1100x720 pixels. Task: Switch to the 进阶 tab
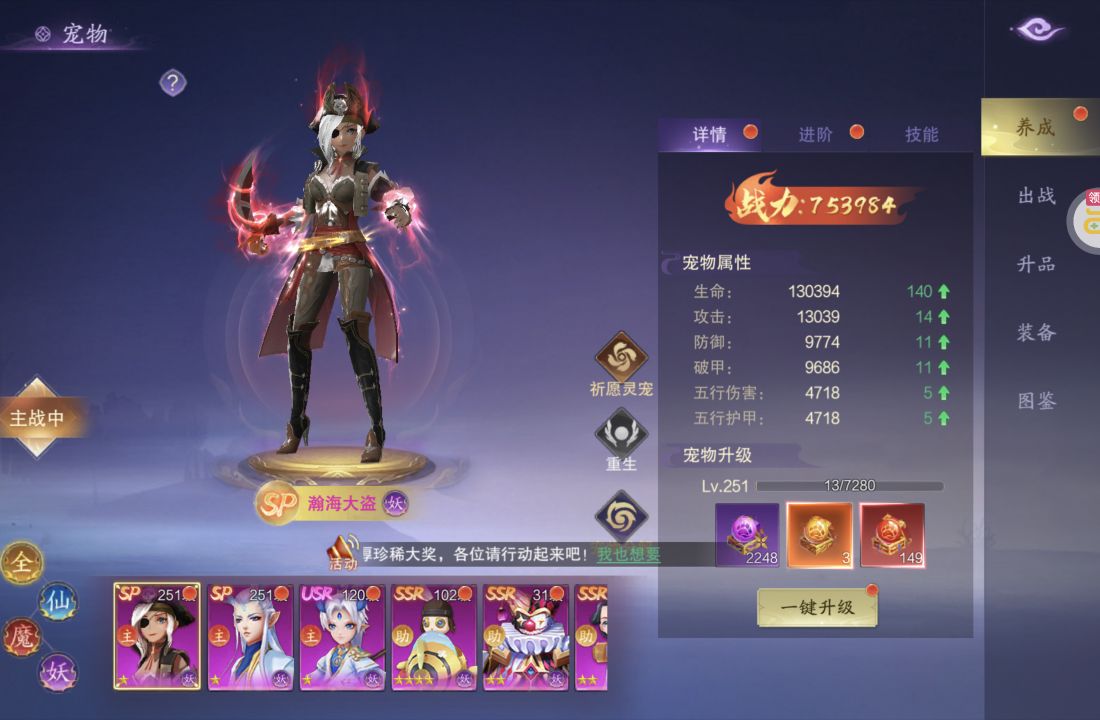pyautogui.click(x=816, y=134)
